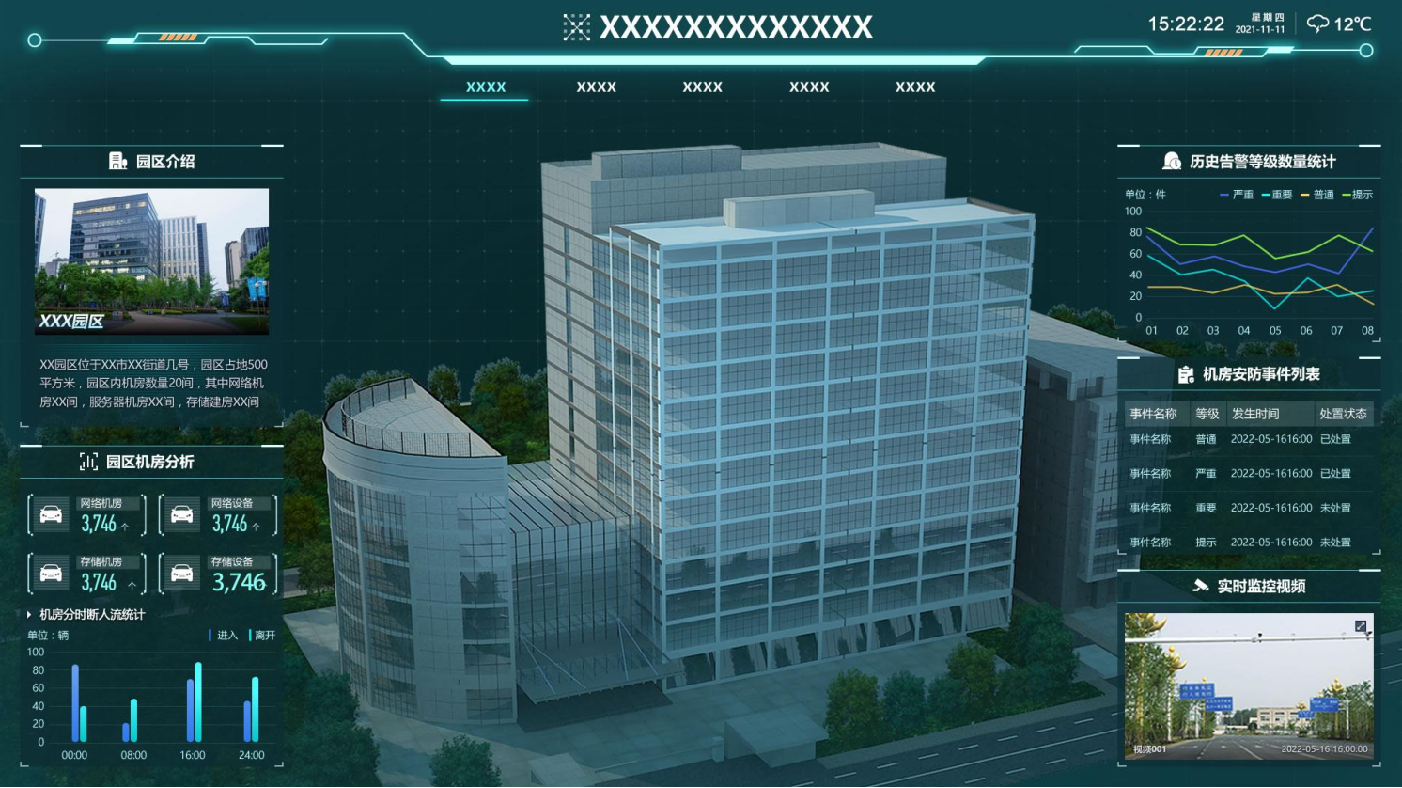The width and height of the screenshot is (1402, 788).
Task: Select the highlighted XXXX navigation tab
Action: click(x=486, y=87)
